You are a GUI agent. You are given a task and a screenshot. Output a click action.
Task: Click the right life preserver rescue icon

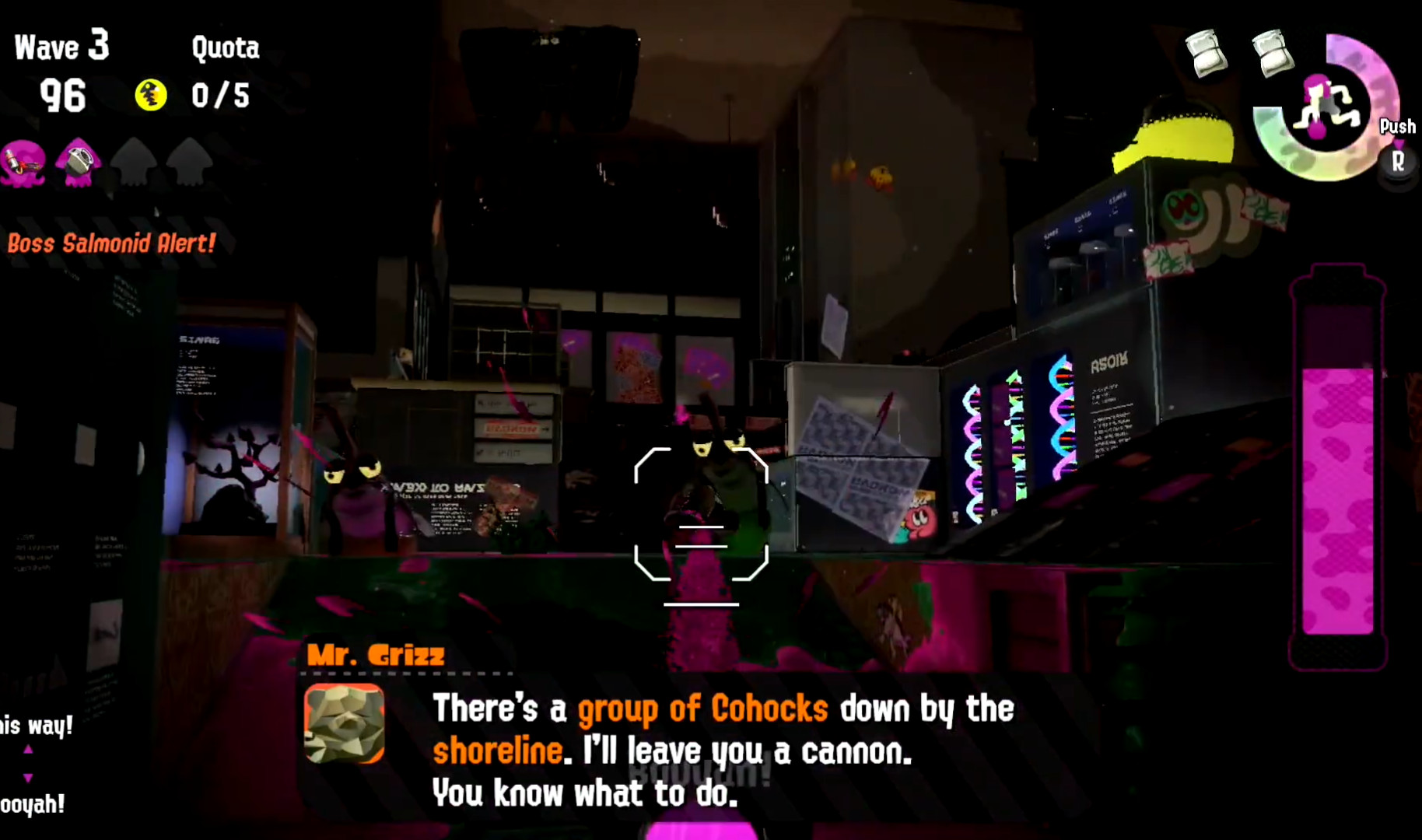pyautogui.click(x=1273, y=53)
